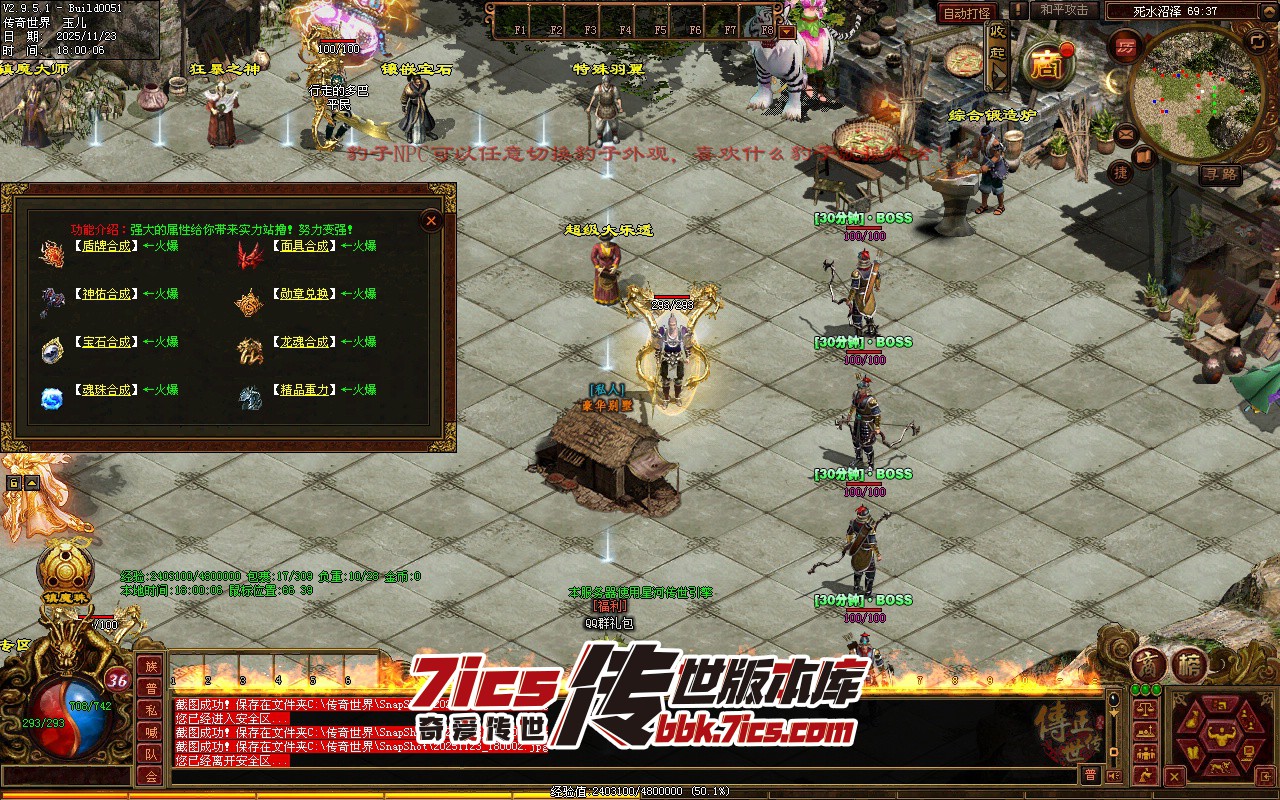
Task: Choose 神佑合成 option
Action: click(104, 294)
